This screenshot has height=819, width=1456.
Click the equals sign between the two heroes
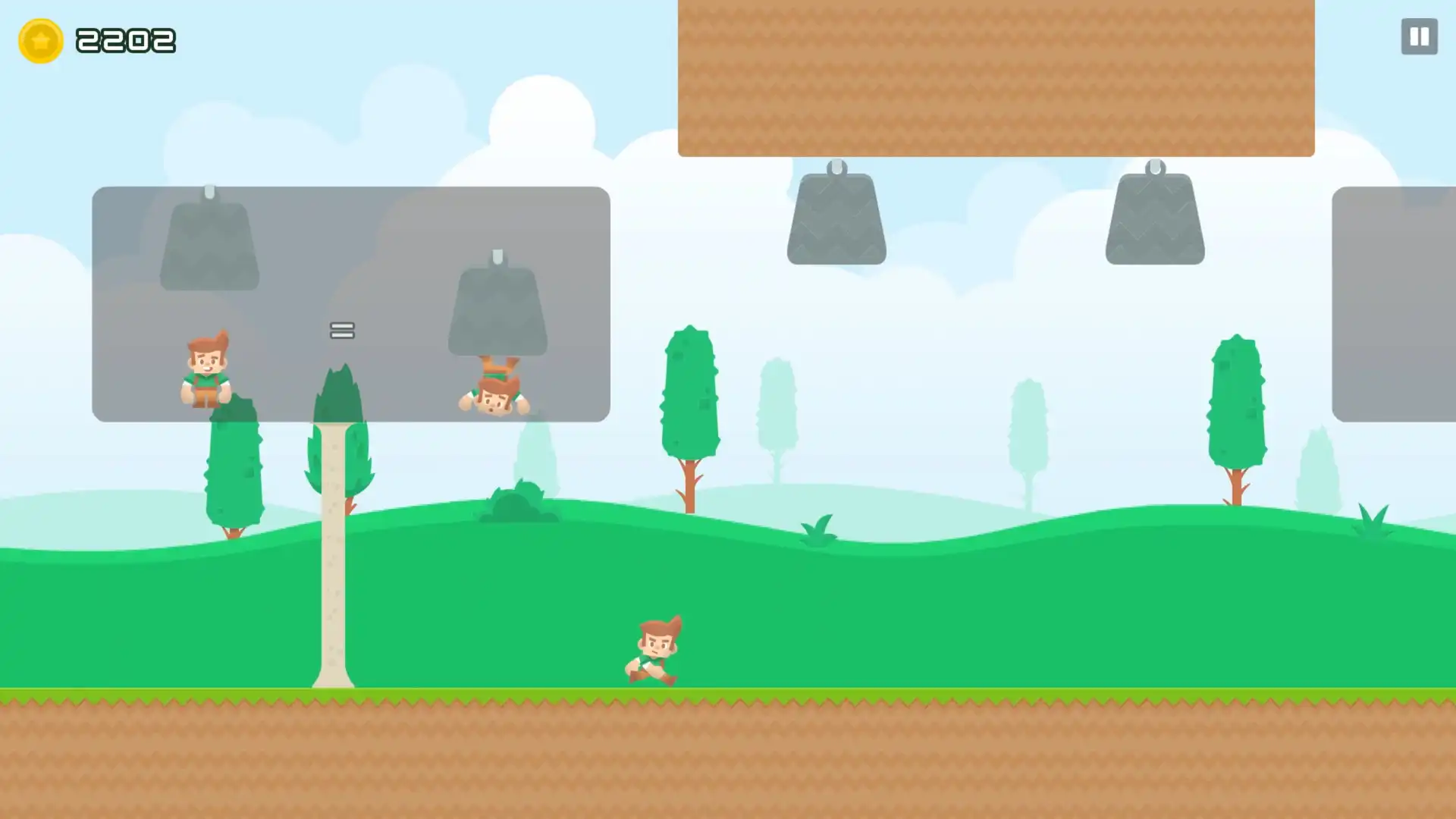pyautogui.click(x=341, y=330)
